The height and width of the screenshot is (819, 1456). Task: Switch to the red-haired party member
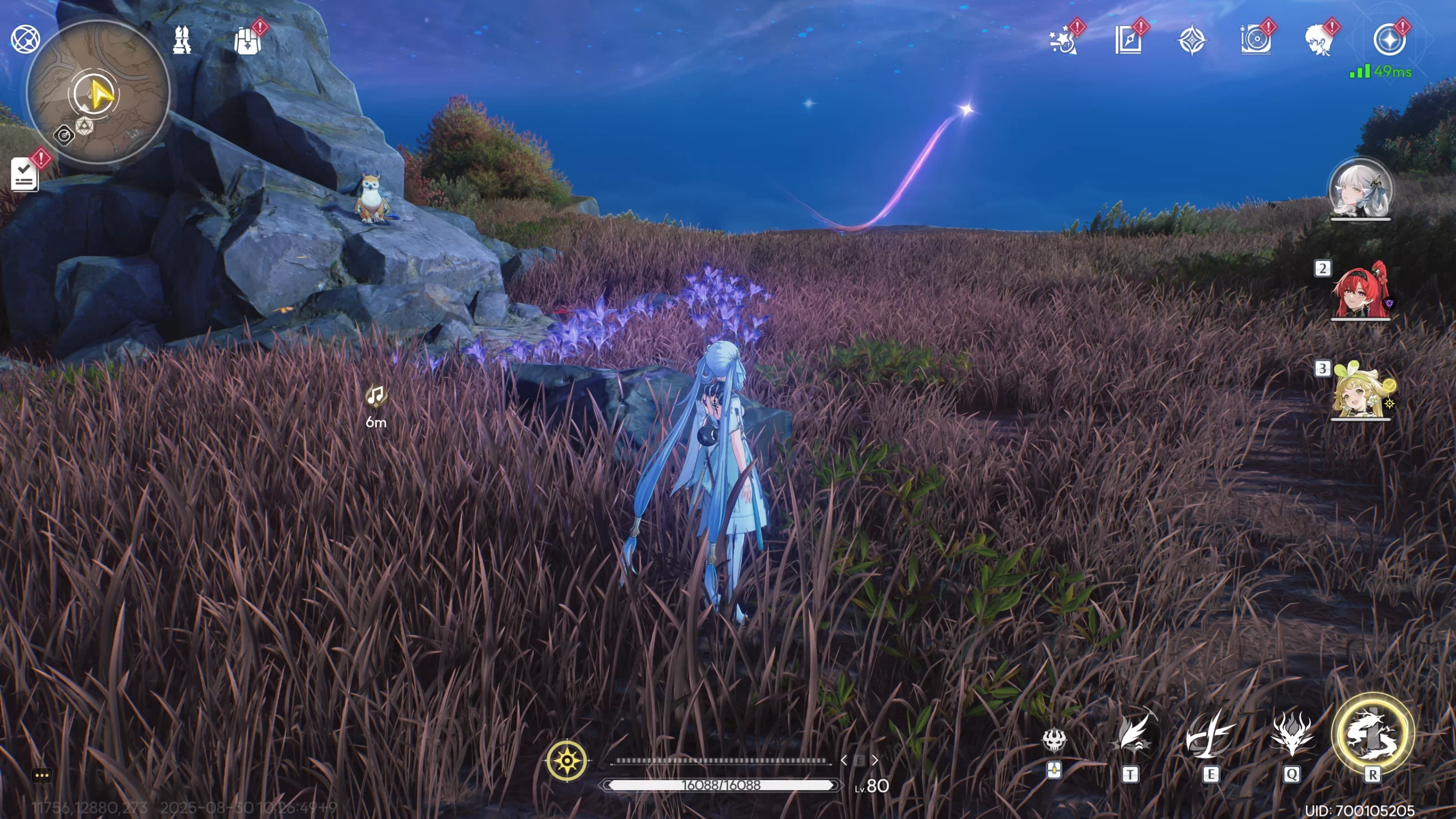click(x=1360, y=291)
